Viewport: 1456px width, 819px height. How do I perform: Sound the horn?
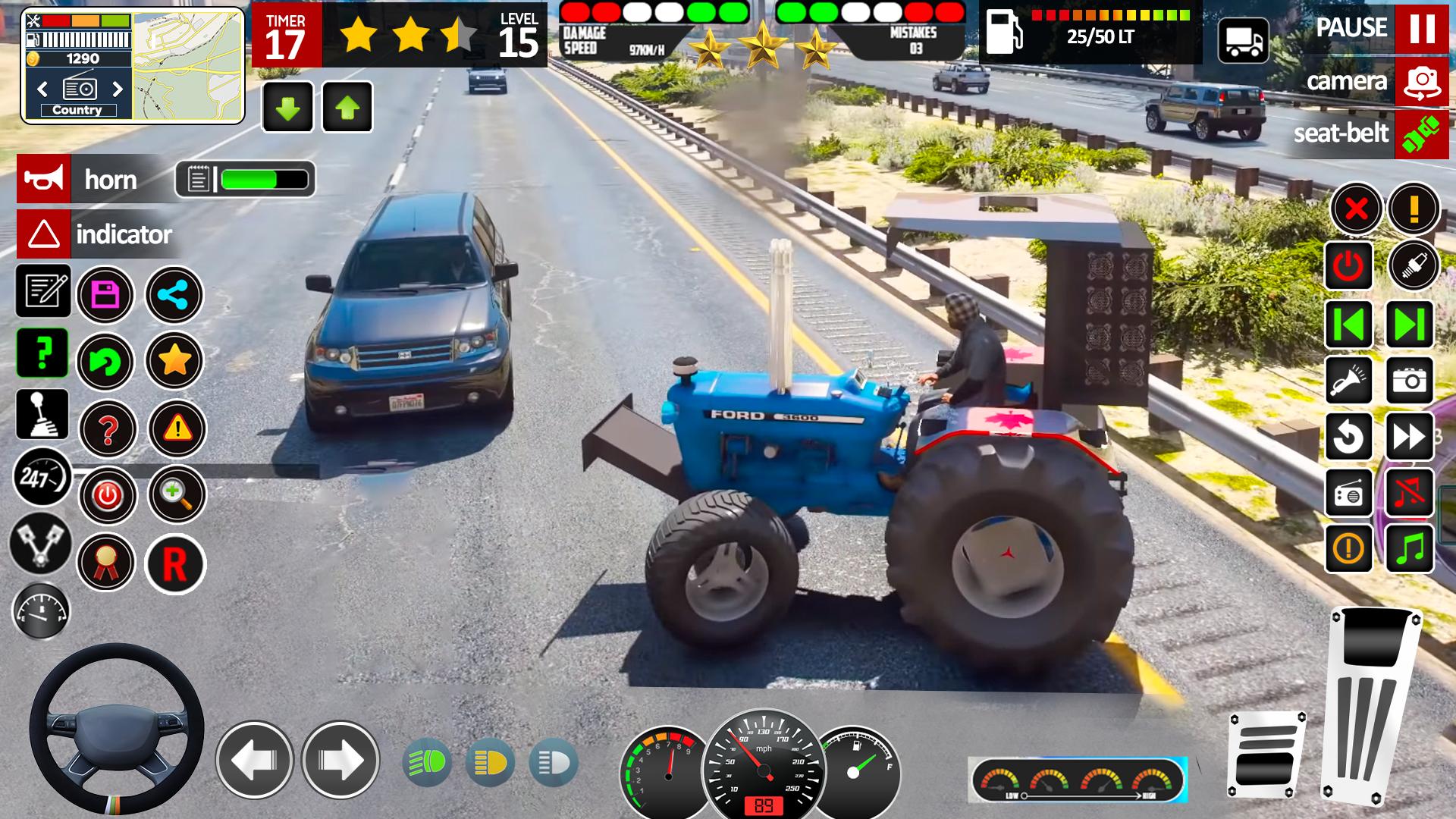(x=44, y=179)
